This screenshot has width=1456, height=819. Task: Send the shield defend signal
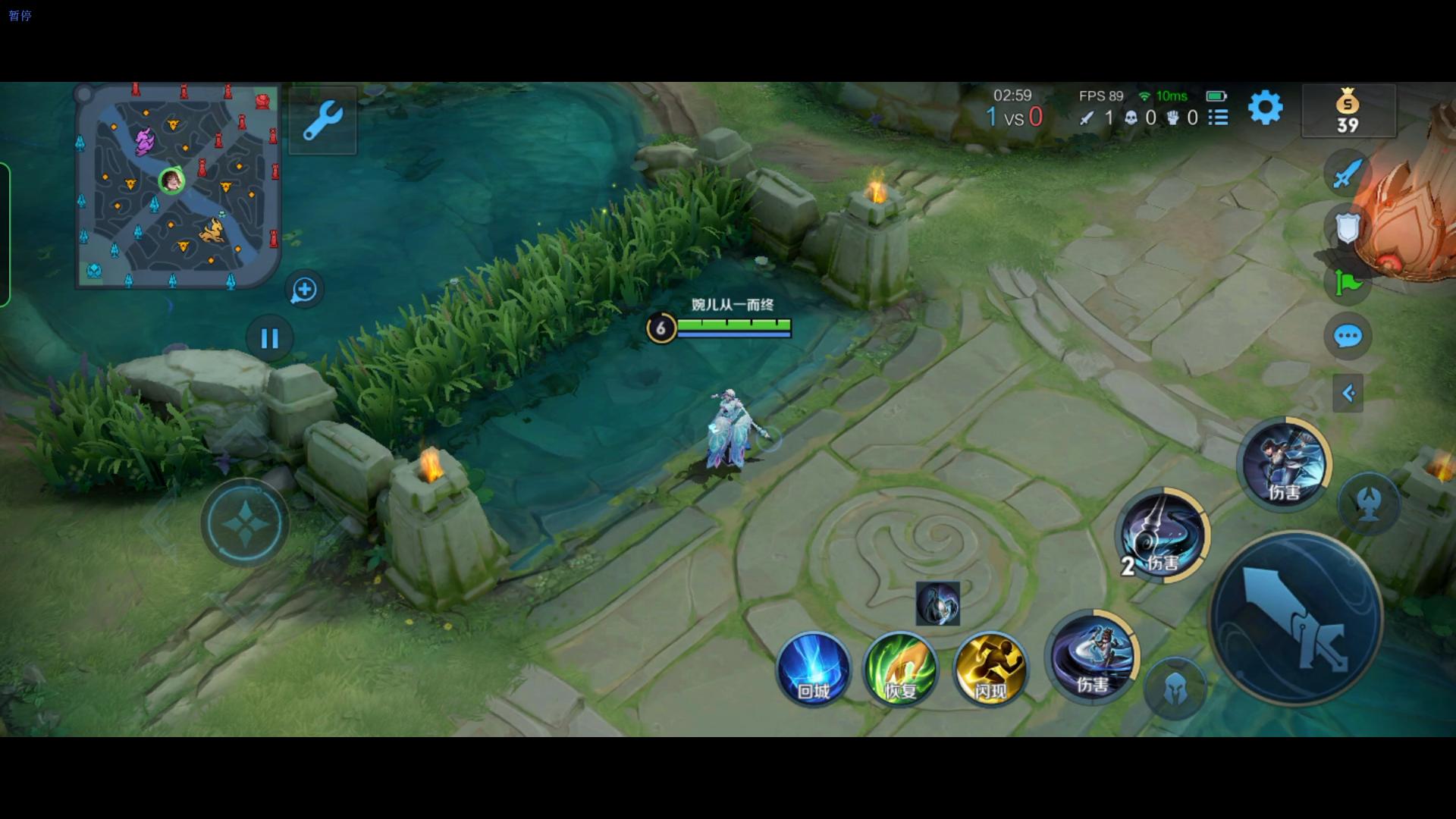(1347, 228)
